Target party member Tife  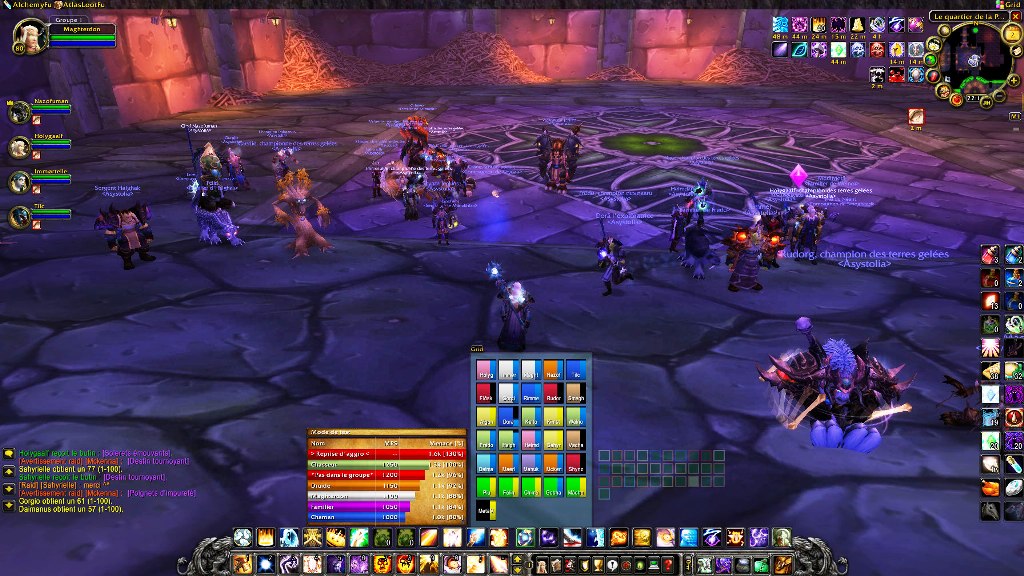click(19, 215)
